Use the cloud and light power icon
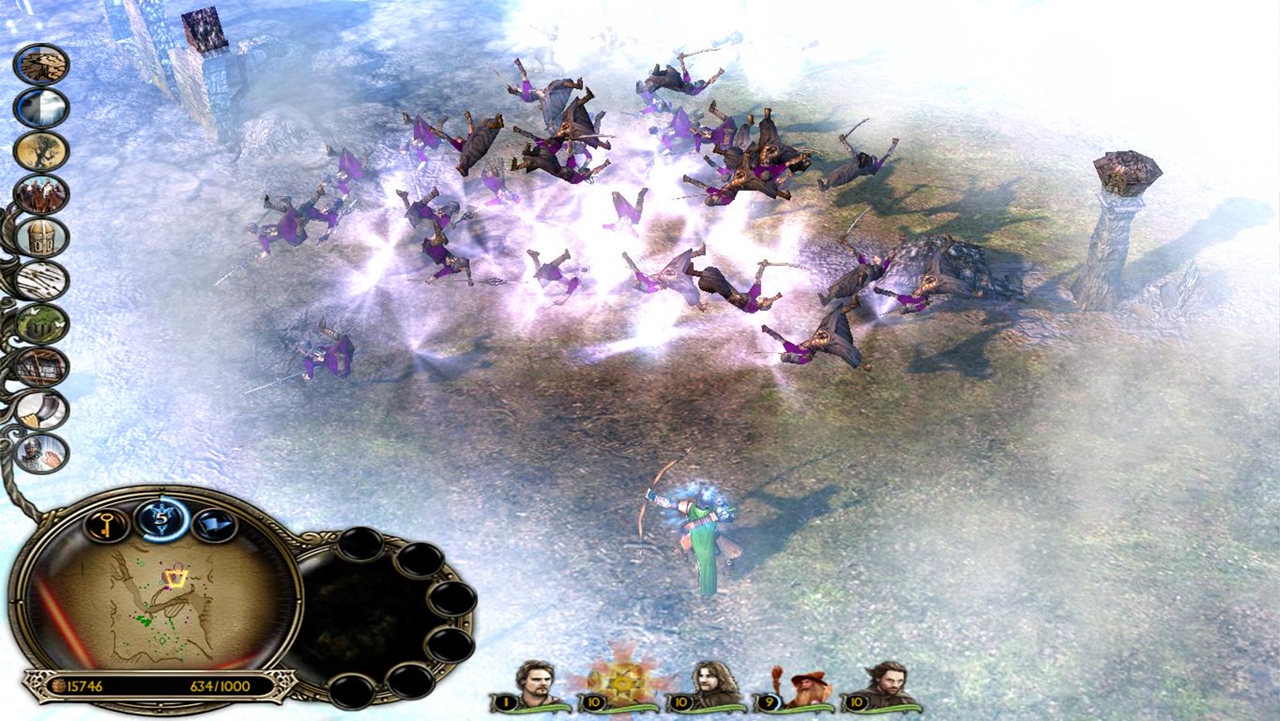 click(x=41, y=108)
